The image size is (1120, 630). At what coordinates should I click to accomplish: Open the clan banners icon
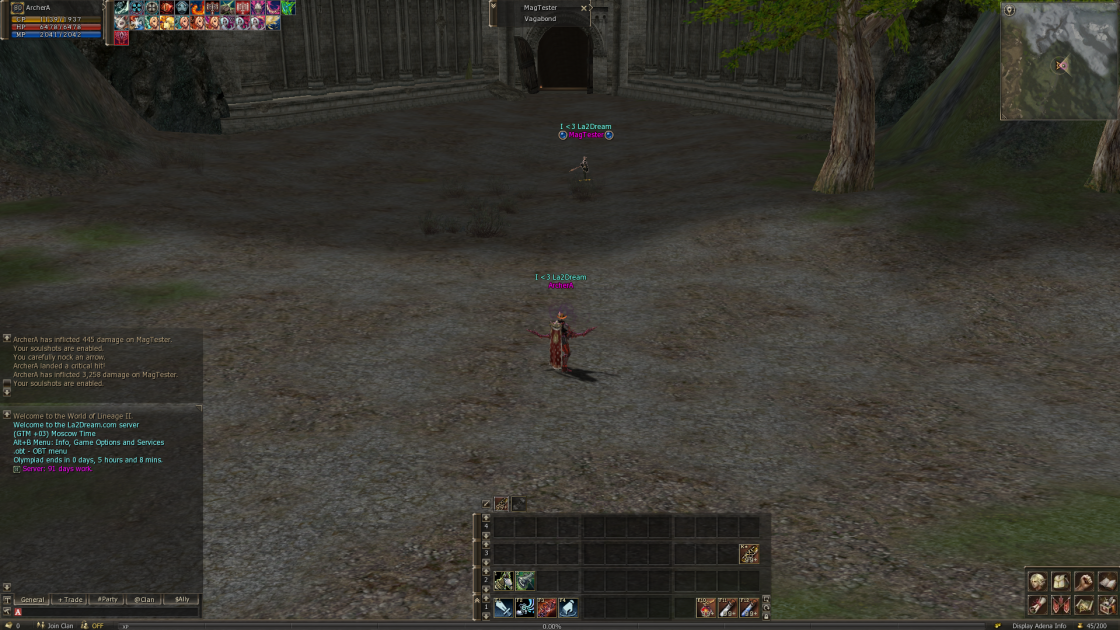pyautogui.click(x=1060, y=605)
